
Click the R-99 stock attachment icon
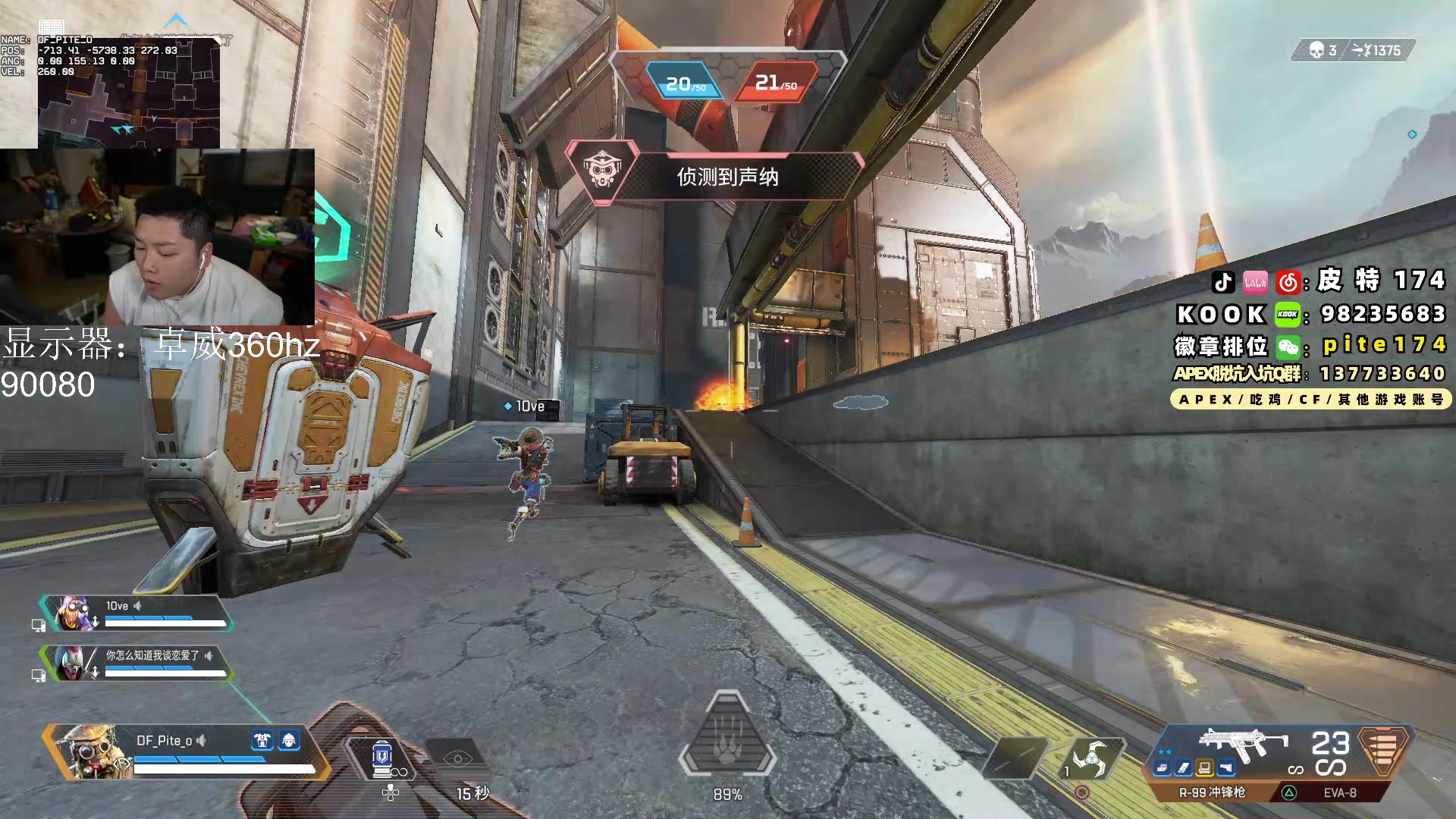[x=1225, y=769]
